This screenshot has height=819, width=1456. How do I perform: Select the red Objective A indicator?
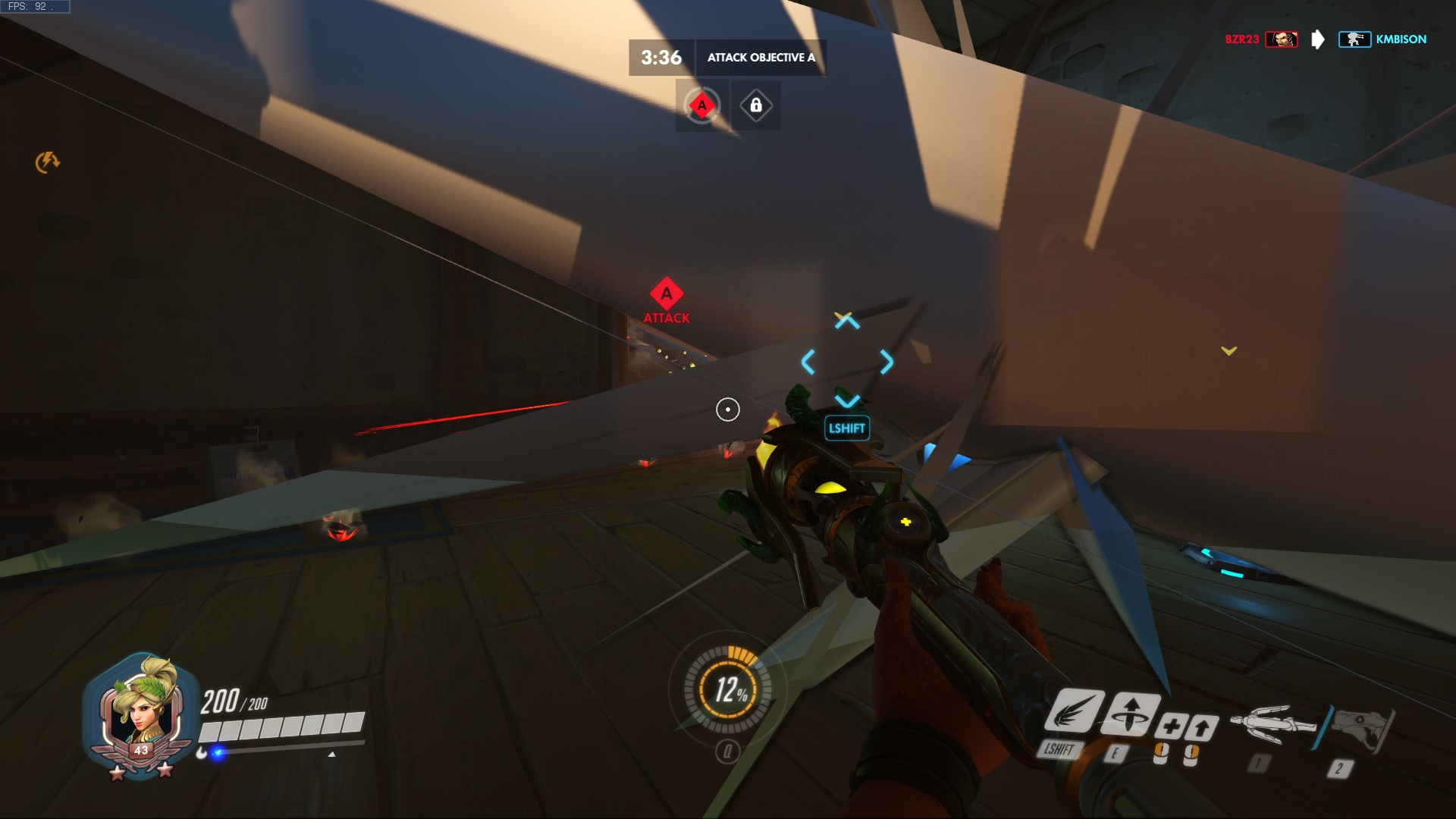click(702, 105)
